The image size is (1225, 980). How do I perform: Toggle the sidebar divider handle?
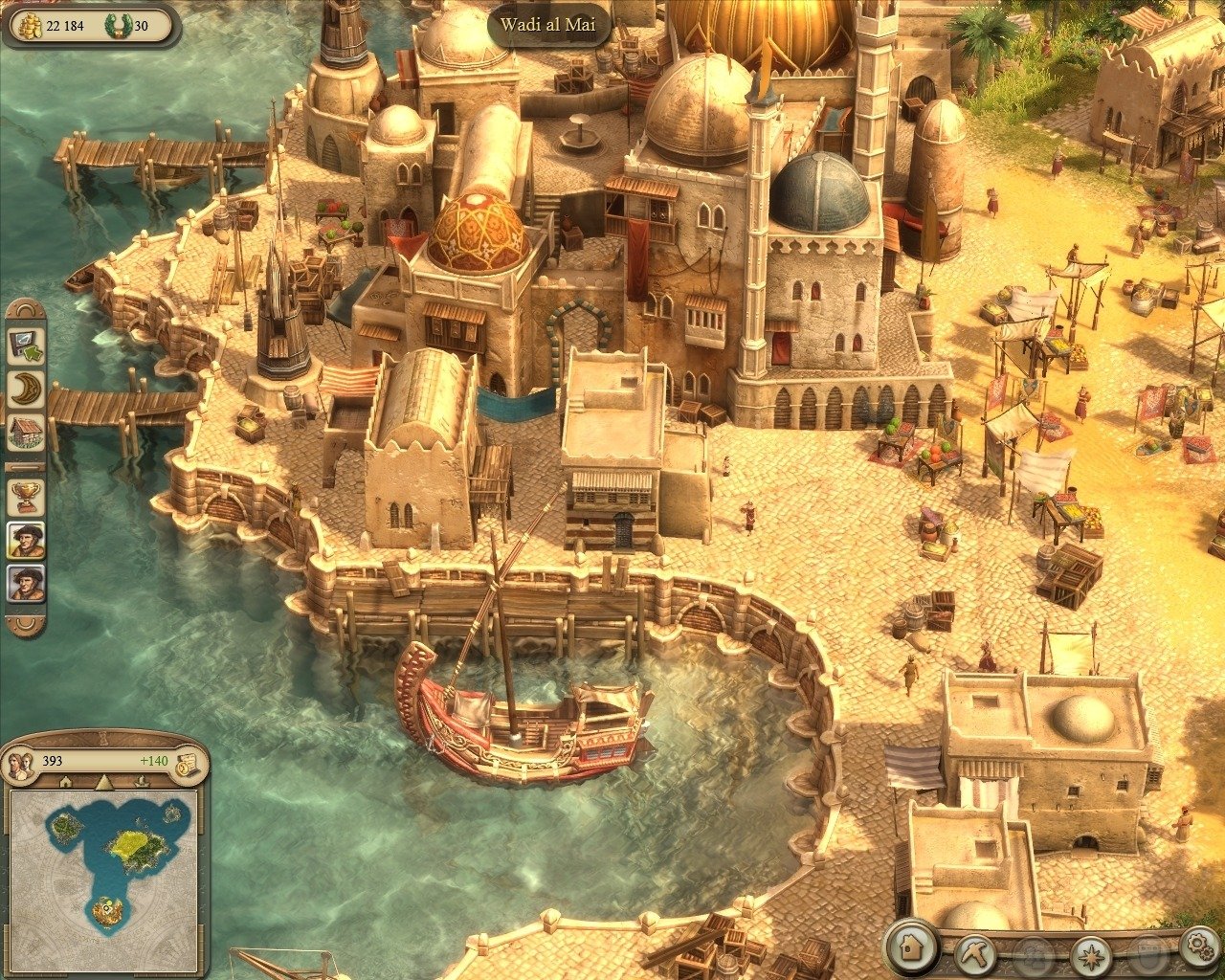point(23,466)
